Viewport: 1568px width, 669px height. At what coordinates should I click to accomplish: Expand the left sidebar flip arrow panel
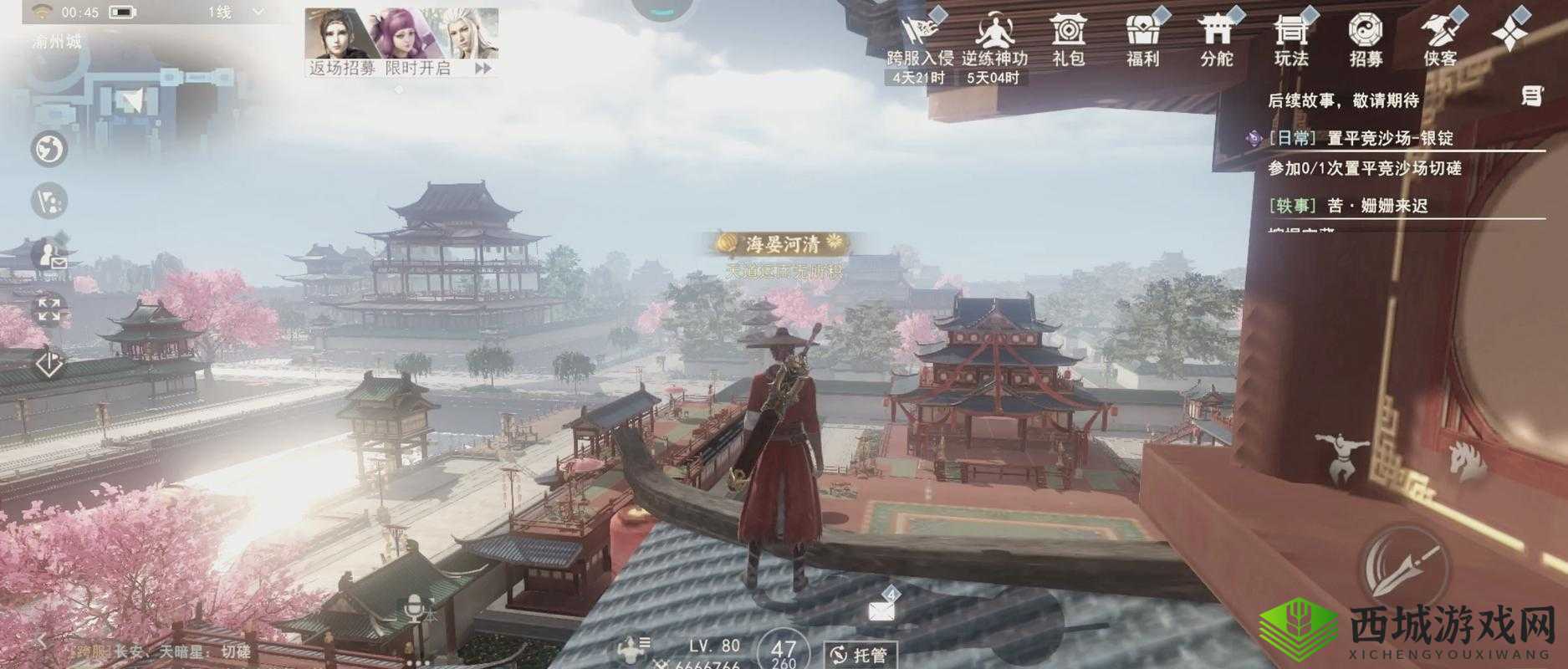coord(48,361)
